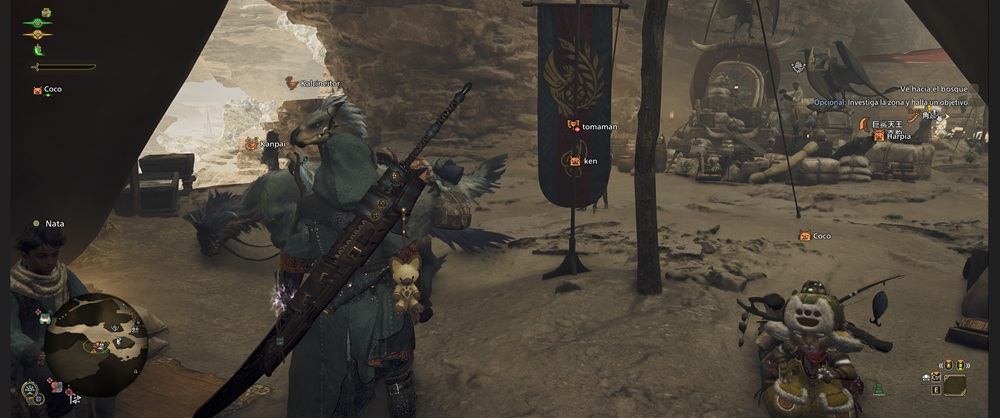Image resolution: width=1000 pixels, height=418 pixels.
Task: Click the Palico icon beside the minimap
Action: (44, 318)
